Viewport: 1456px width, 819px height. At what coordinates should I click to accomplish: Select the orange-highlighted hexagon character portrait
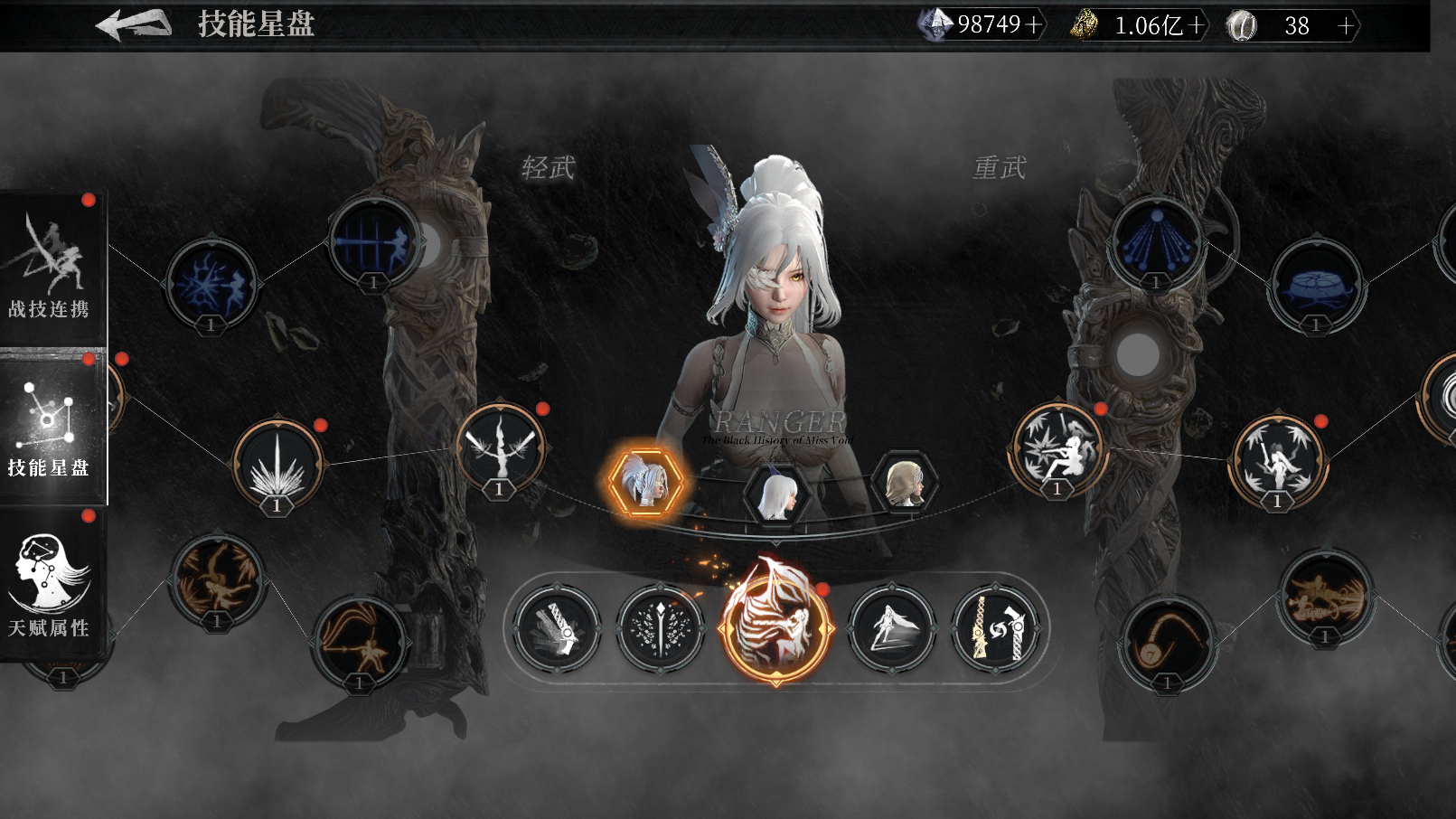tap(645, 482)
